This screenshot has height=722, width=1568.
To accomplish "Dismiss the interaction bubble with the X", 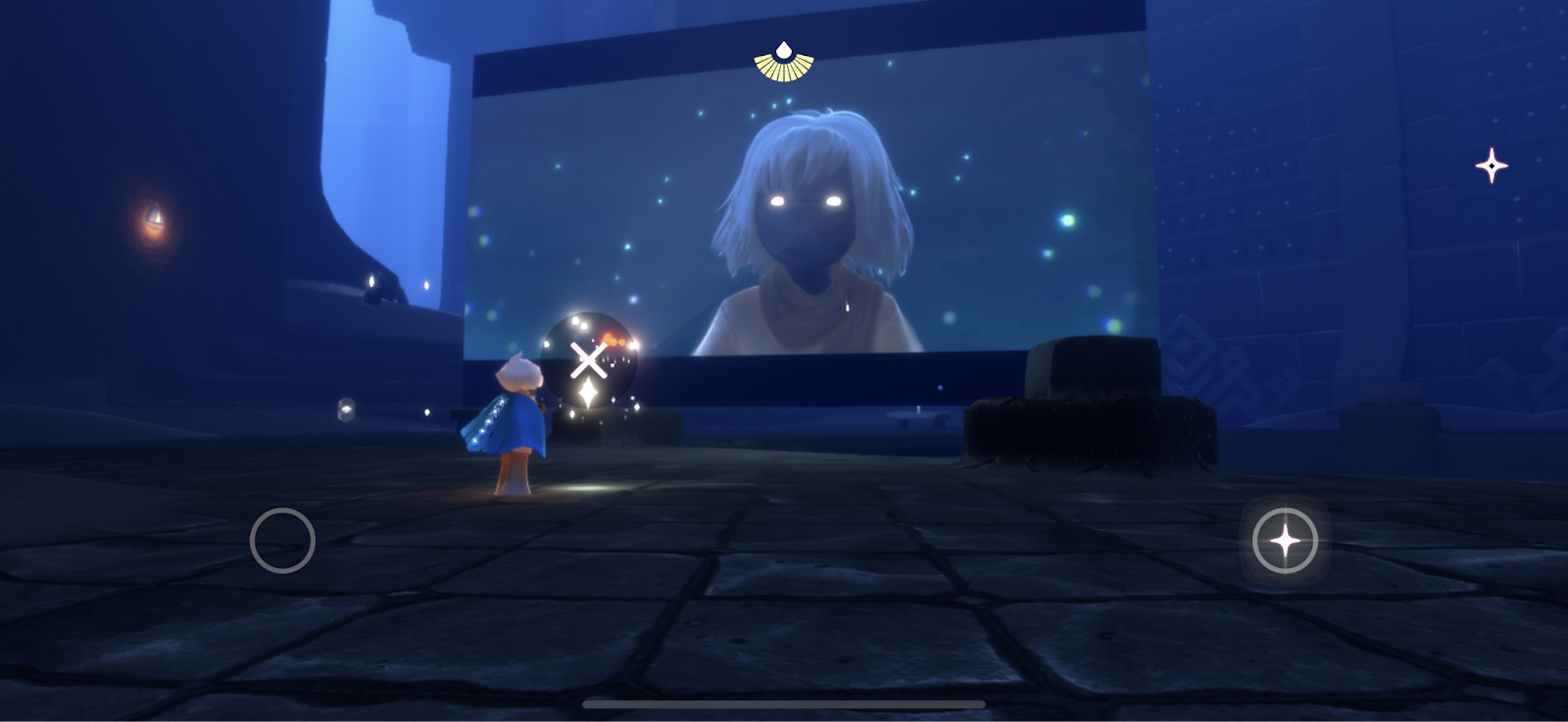I will (588, 361).
